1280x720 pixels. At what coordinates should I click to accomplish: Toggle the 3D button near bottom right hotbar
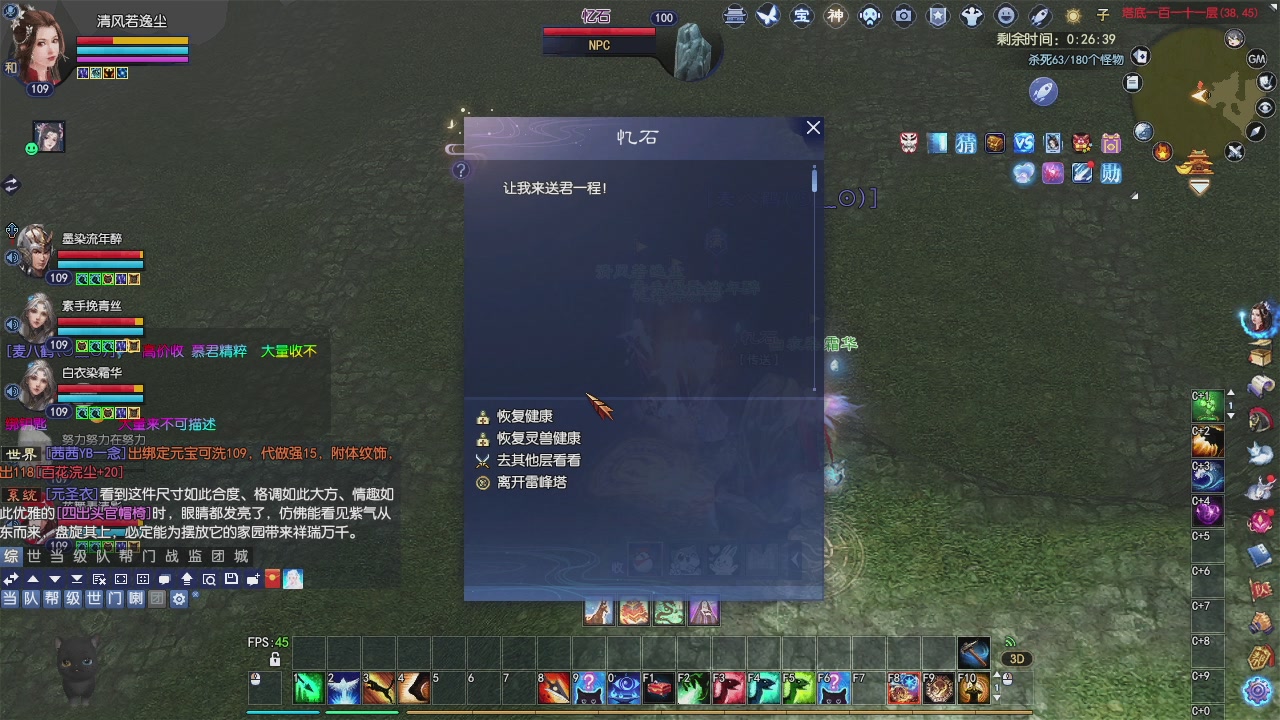tap(1017, 658)
